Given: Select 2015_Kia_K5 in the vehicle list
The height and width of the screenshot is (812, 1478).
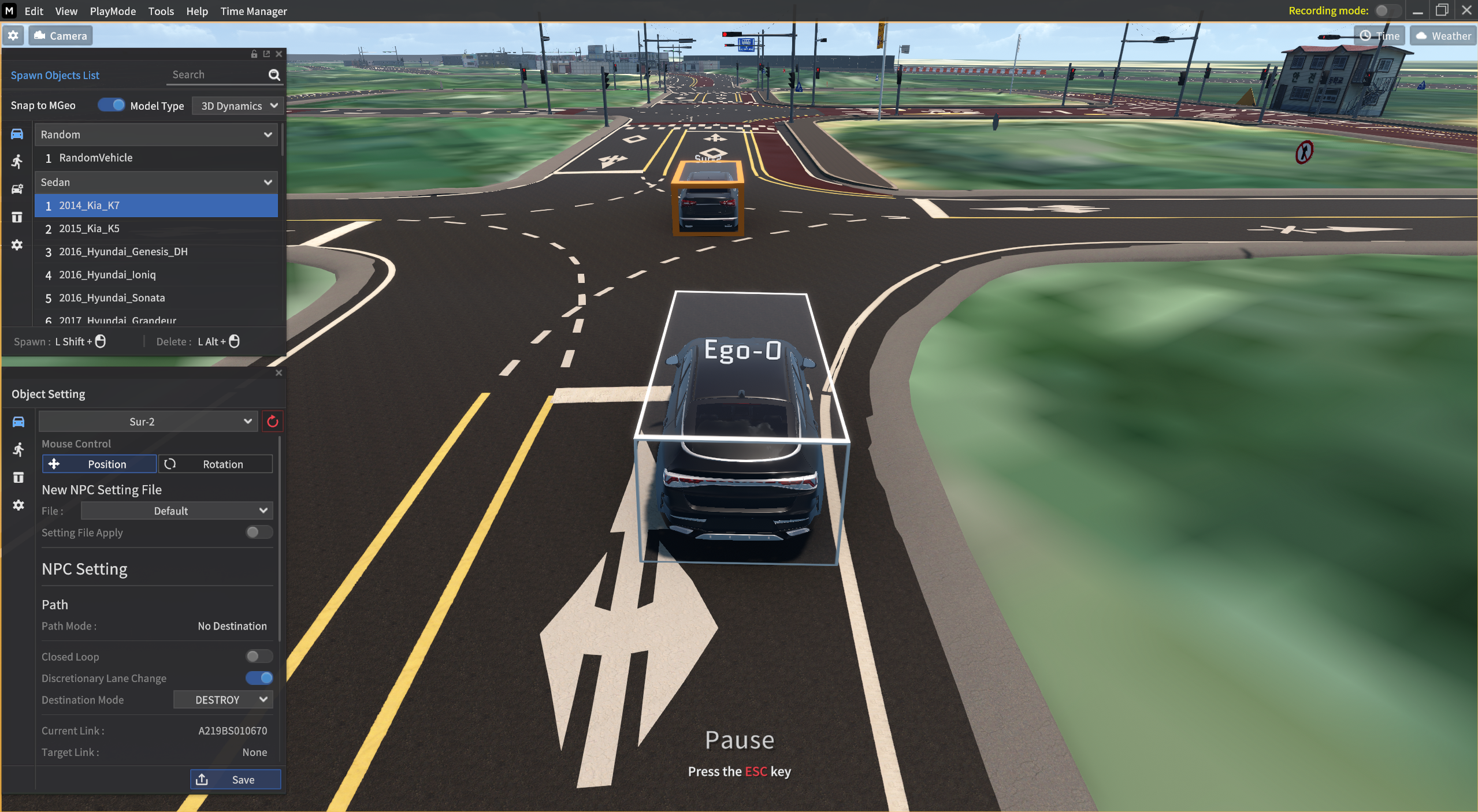Looking at the screenshot, I should point(89,228).
